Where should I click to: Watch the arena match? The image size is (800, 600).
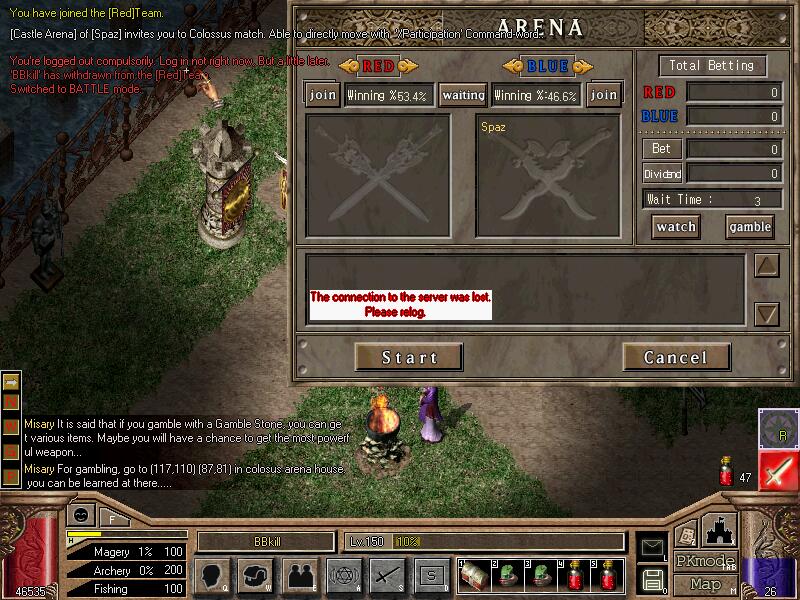tap(676, 227)
